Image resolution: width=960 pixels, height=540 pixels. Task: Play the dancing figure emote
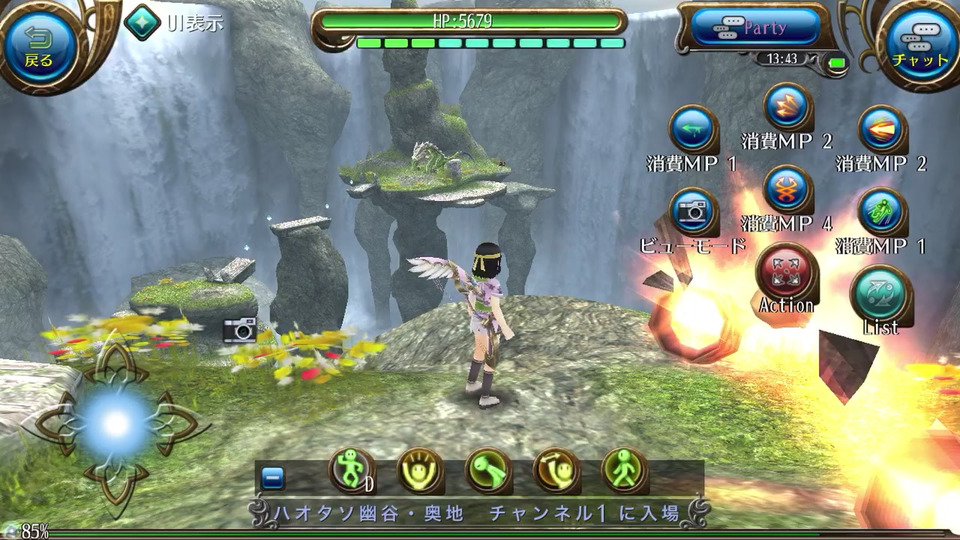352,470
